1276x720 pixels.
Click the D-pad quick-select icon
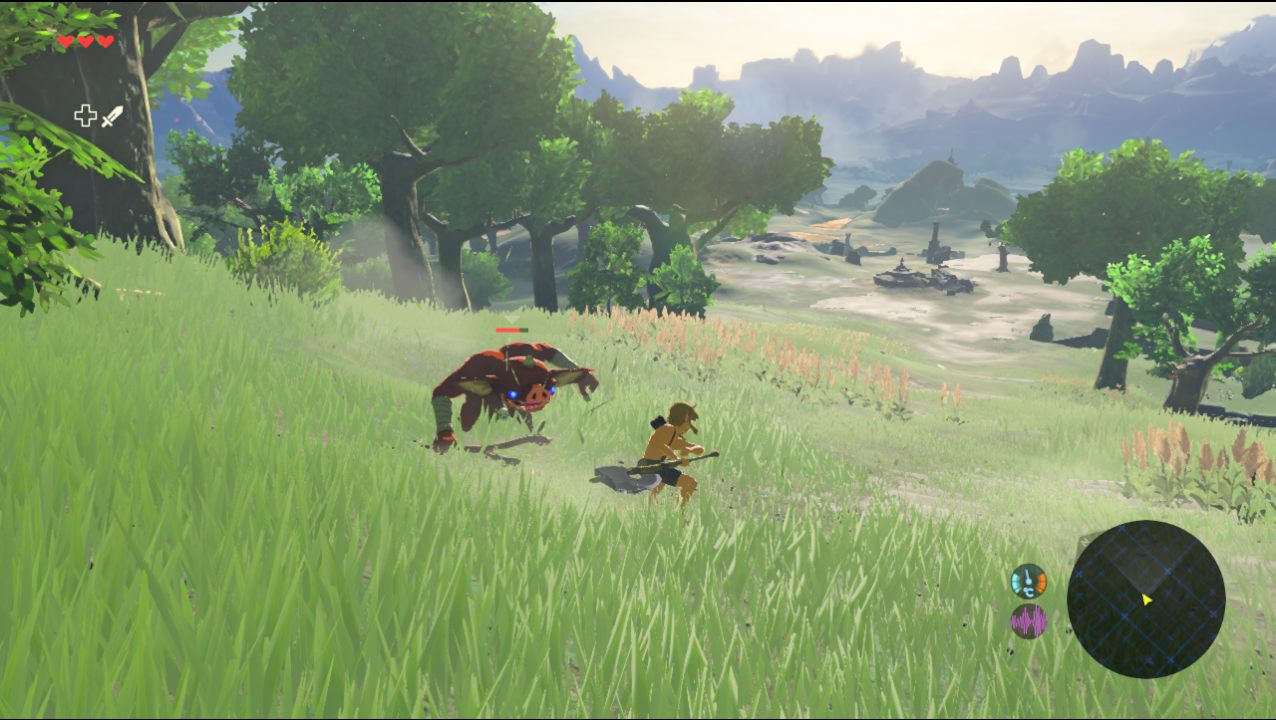(85, 116)
